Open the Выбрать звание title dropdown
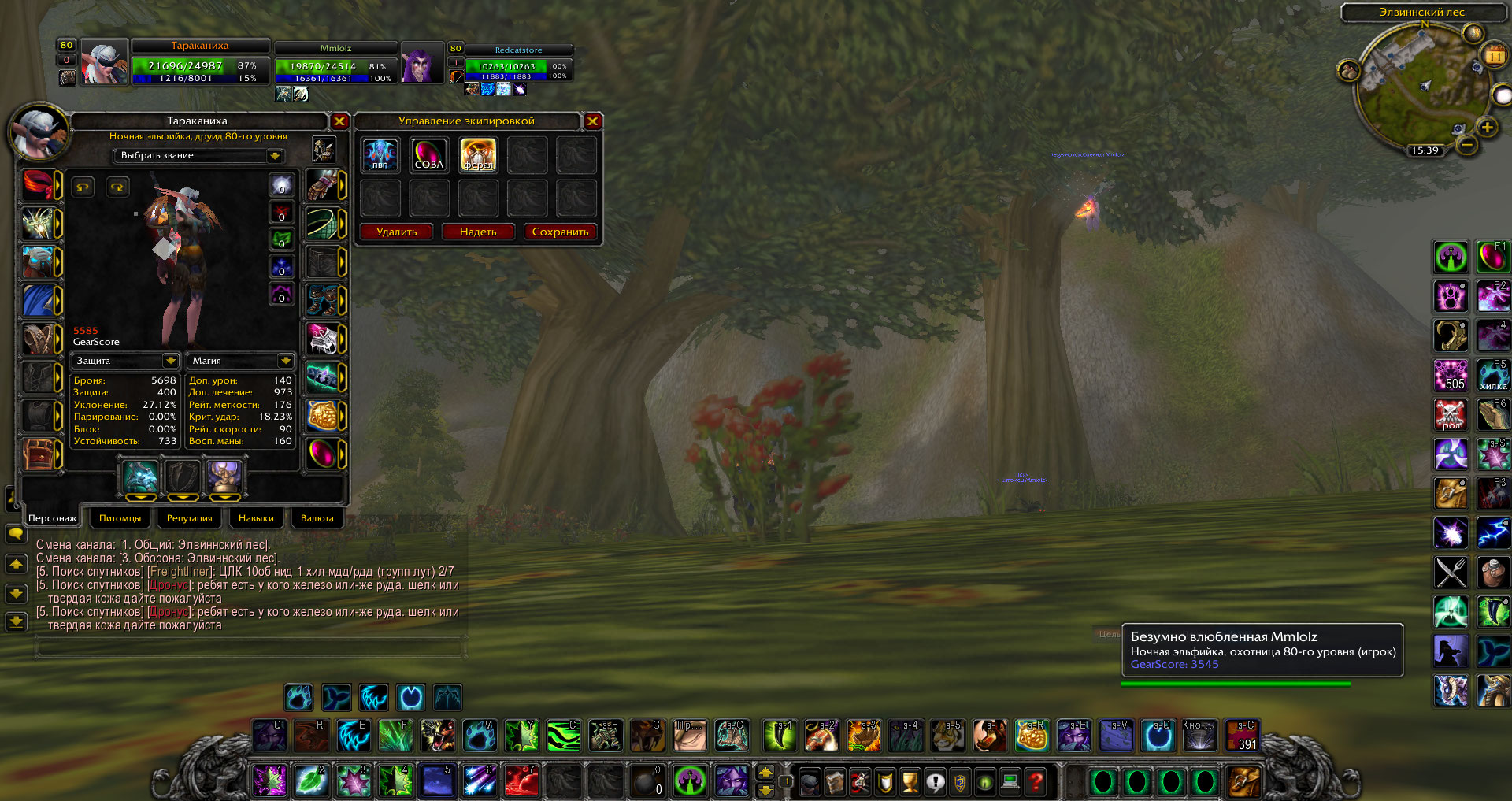The width and height of the screenshot is (1512, 801). pyautogui.click(x=275, y=156)
